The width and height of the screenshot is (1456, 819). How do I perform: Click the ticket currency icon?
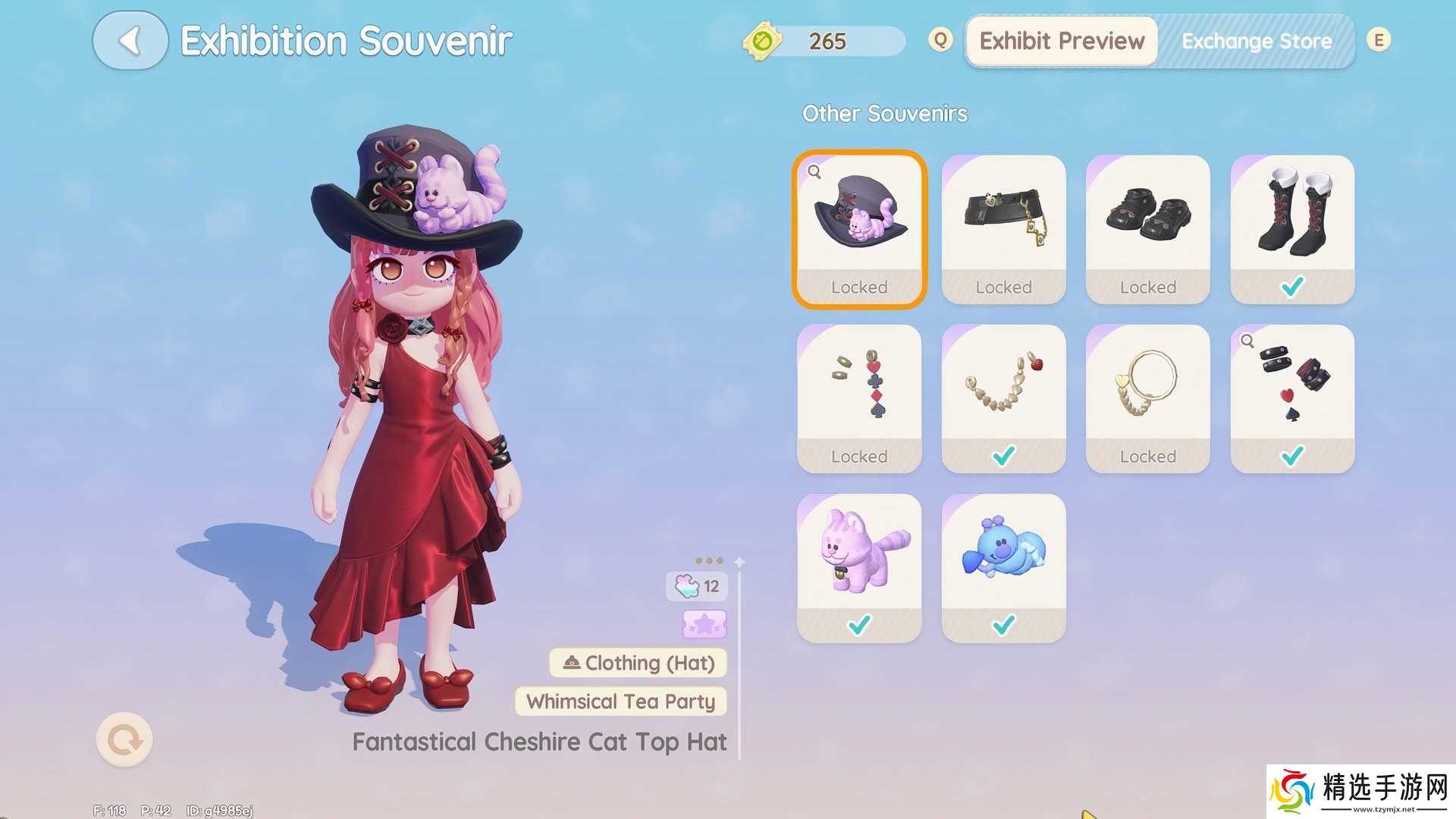pos(762,40)
